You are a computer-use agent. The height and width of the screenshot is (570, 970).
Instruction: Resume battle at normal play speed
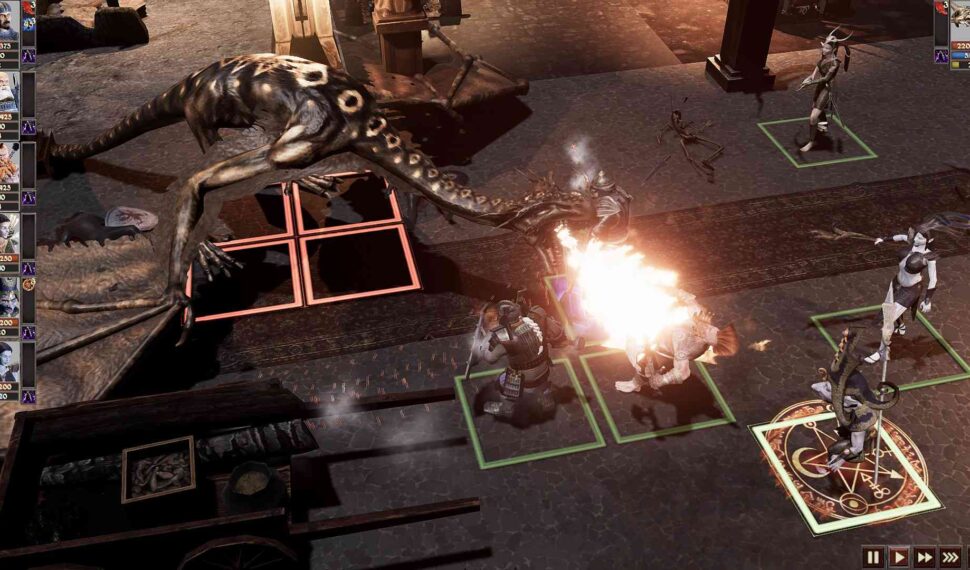900,558
